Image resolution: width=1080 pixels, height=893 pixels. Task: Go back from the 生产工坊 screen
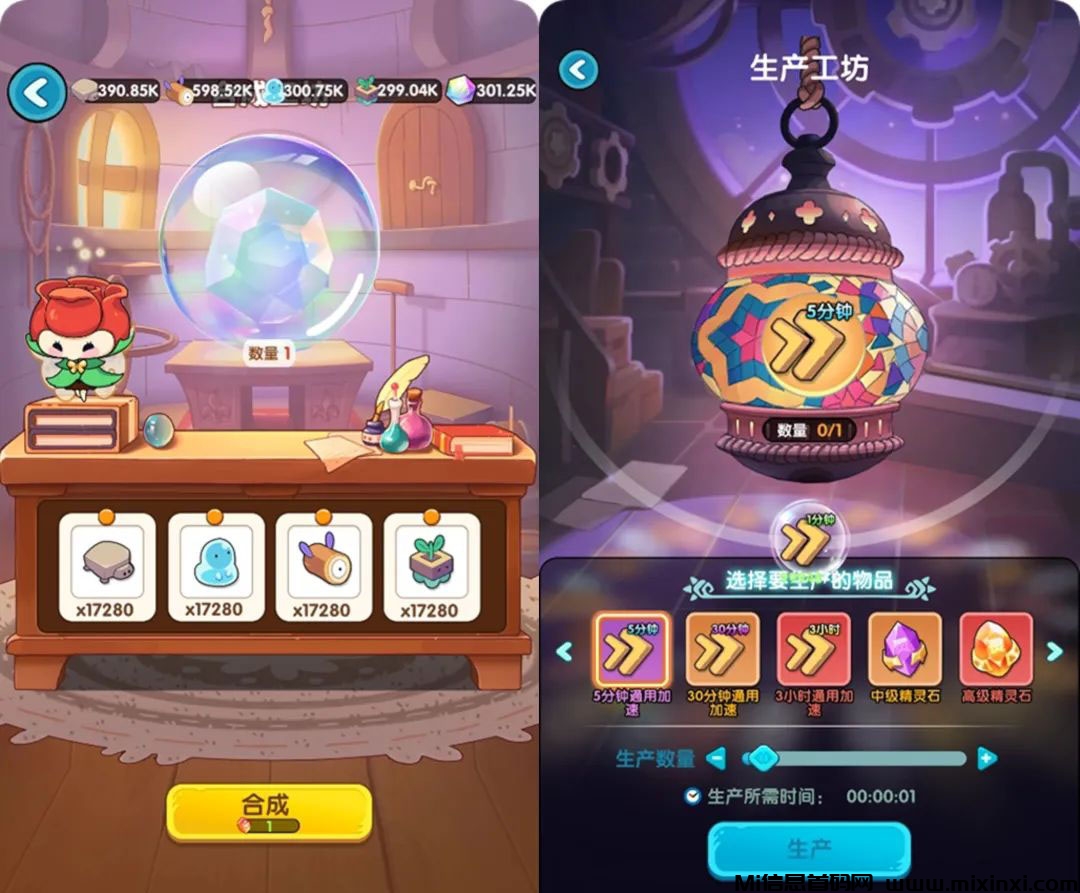pyautogui.click(x=578, y=70)
